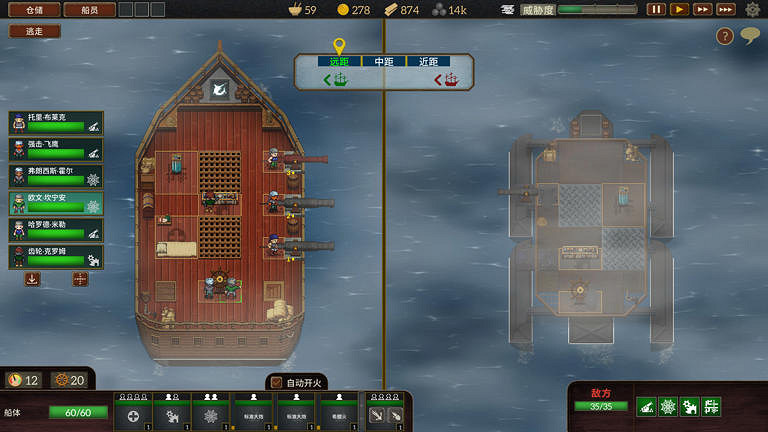Select crew member 弗朗西斯·霍尔
The width and height of the screenshot is (768, 432).
(56, 176)
